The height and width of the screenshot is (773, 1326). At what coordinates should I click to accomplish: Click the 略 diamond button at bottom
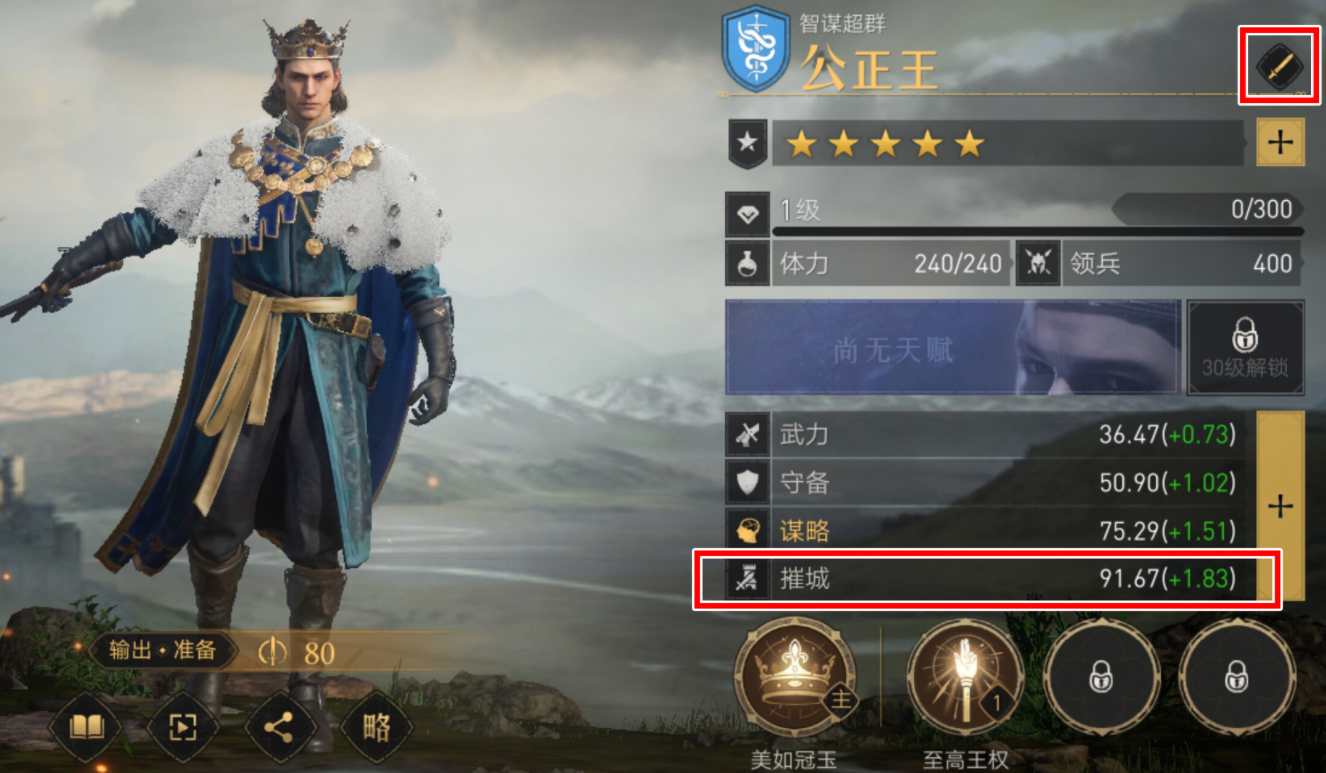pos(375,729)
